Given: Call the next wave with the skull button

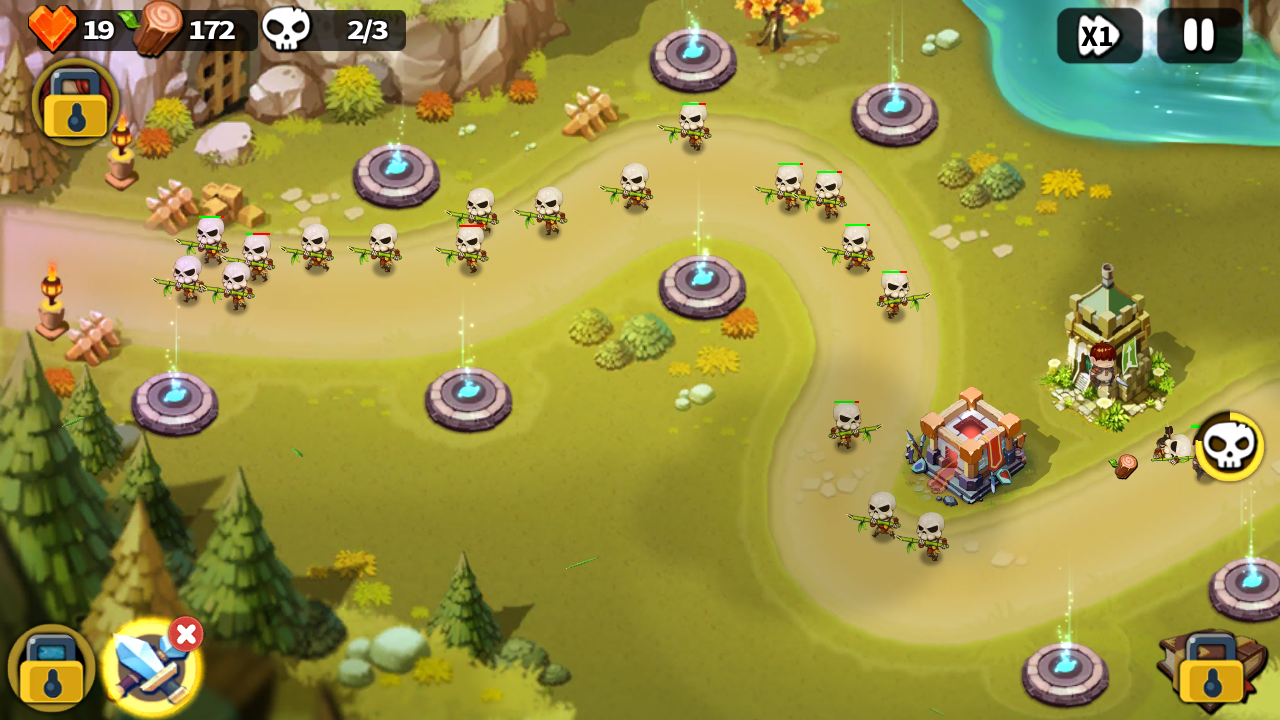Looking at the screenshot, I should pyautogui.click(x=1229, y=446).
